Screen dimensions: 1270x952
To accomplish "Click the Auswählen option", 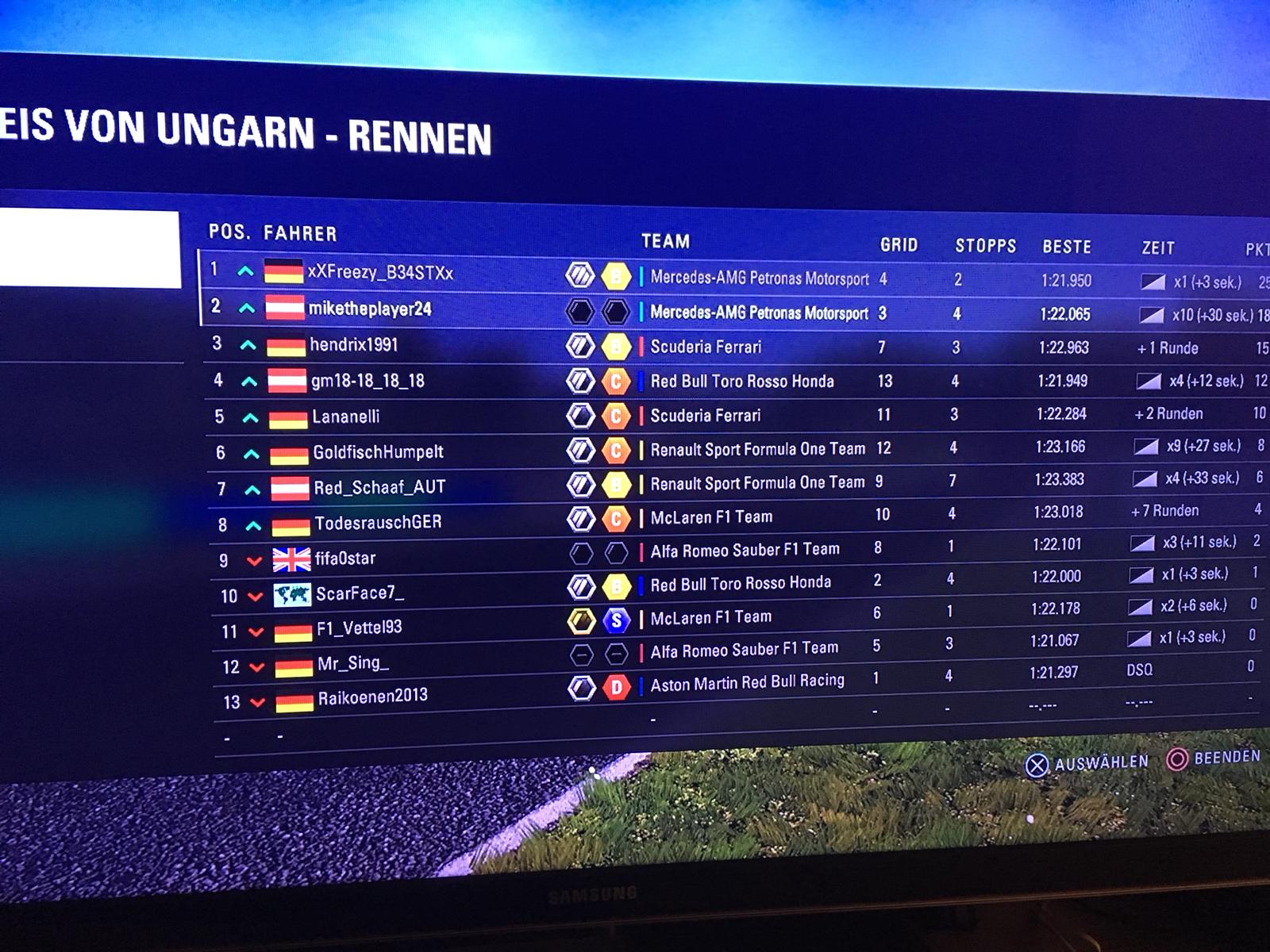I will (x=1087, y=763).
